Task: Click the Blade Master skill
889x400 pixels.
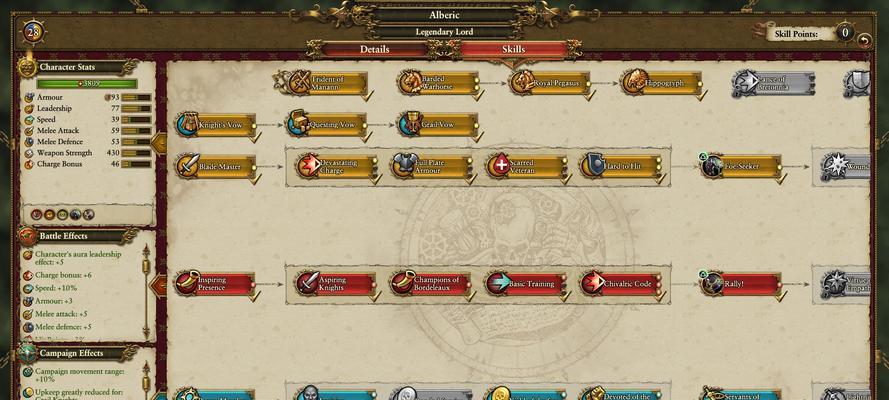Action: click(218, 166)
